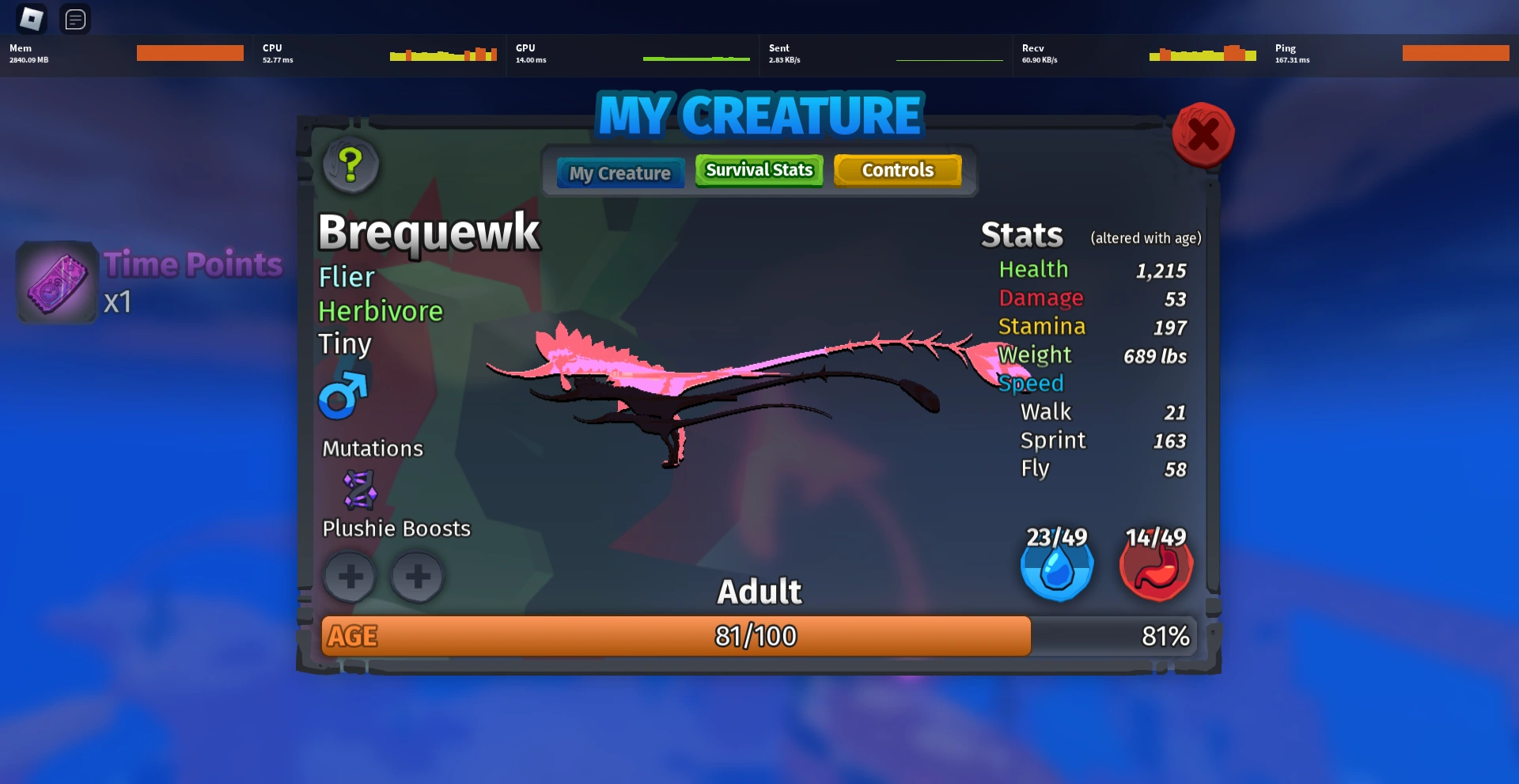Screen dimensions: 1519x784
Task: Click the Tiny size label
Action: (x=344, y=343)
